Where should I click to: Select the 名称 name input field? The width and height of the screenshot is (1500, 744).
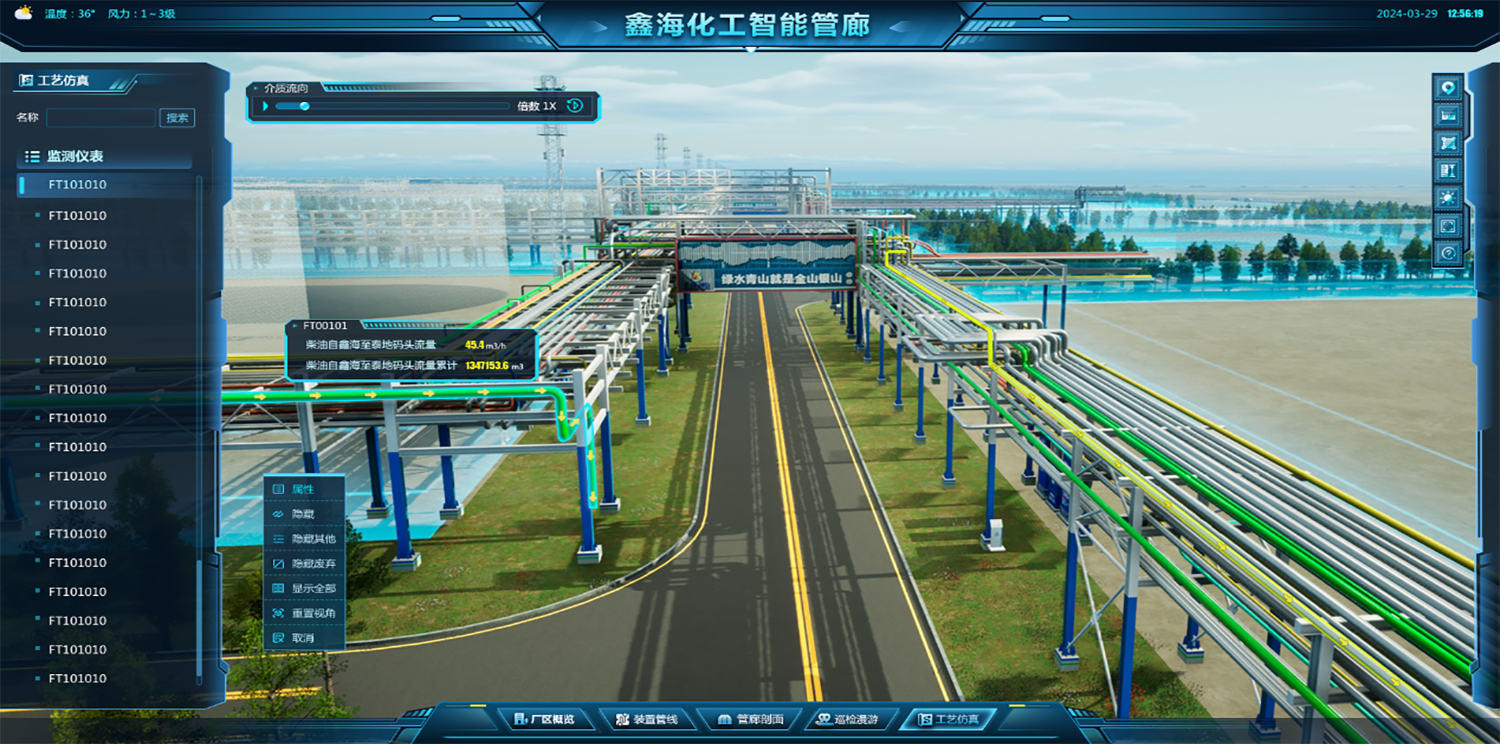pos(100,118)
